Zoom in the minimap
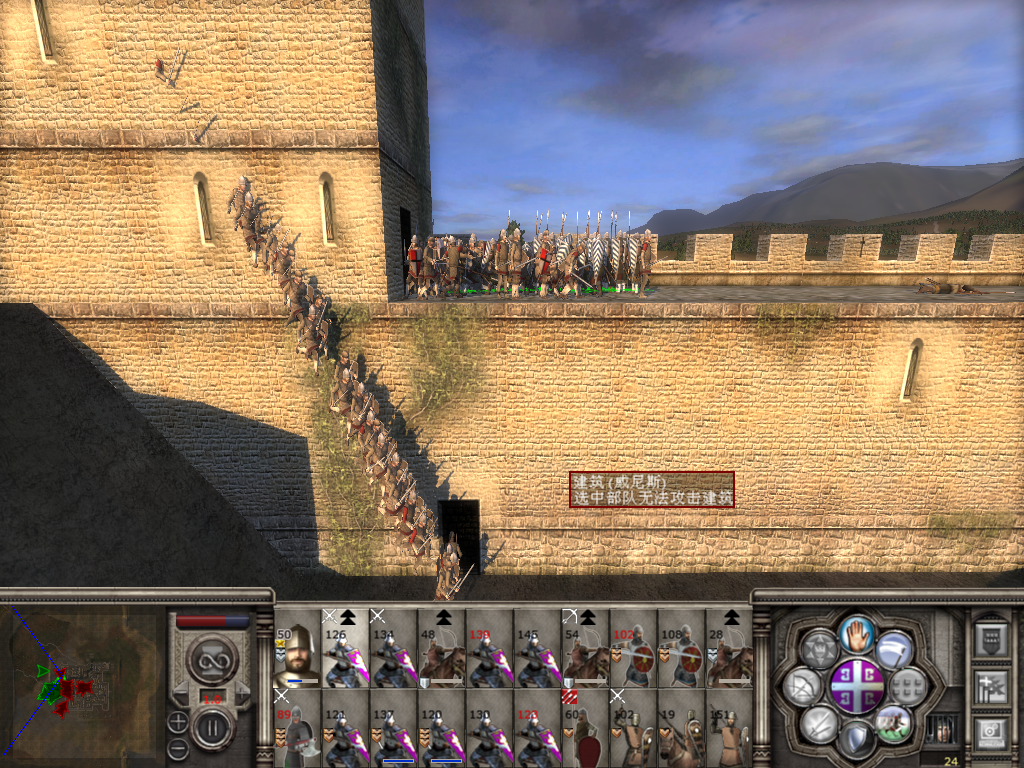The height and width of the screenshot is (768, 1024). (178, 721)
